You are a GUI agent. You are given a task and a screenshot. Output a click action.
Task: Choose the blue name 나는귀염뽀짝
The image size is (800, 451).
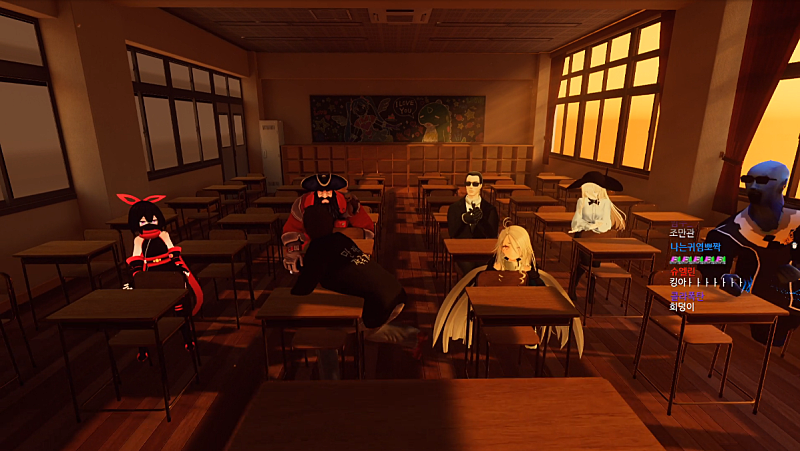696,246
